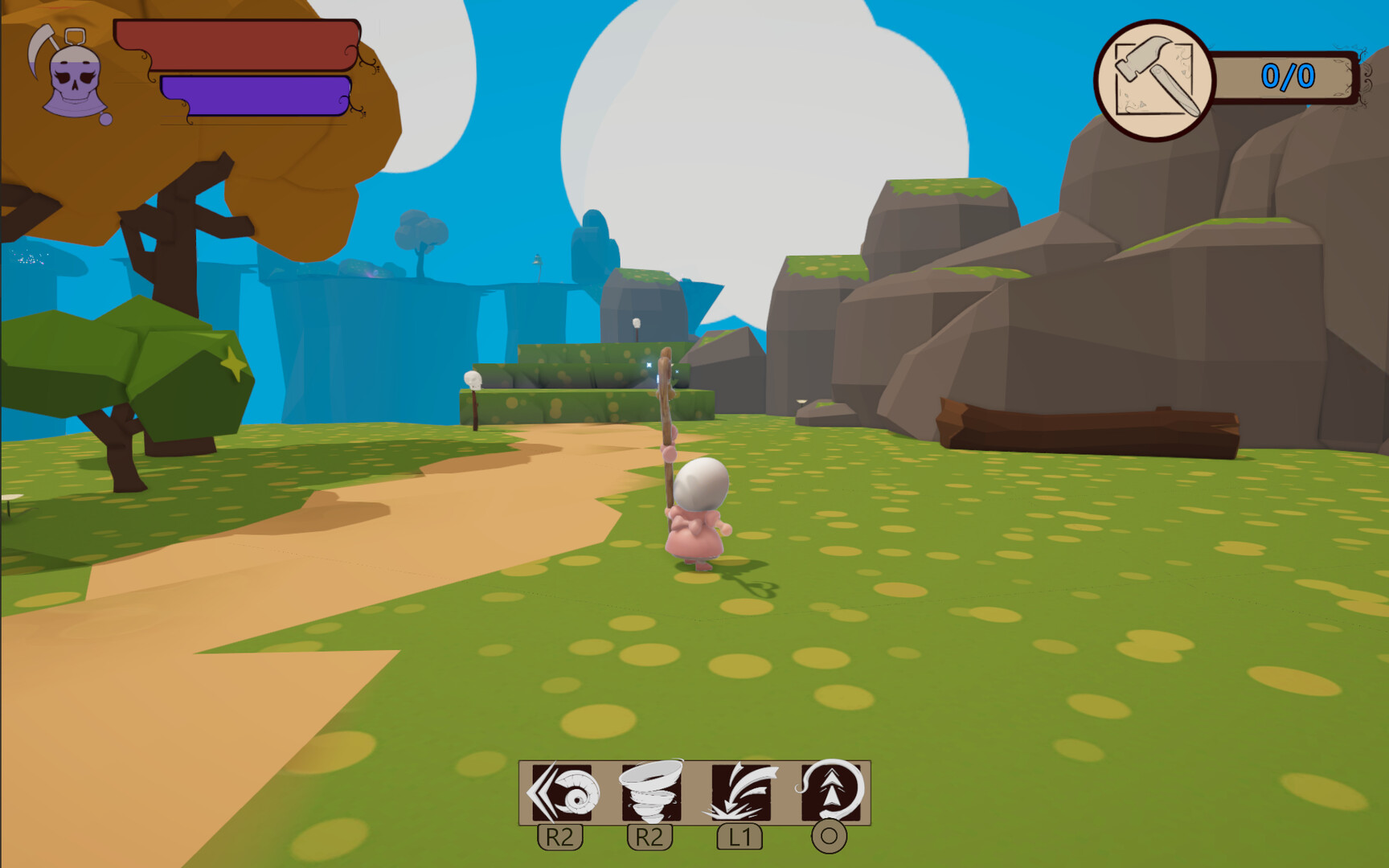
Task: Click the second R2 button prompt
Action: (651, 836)
